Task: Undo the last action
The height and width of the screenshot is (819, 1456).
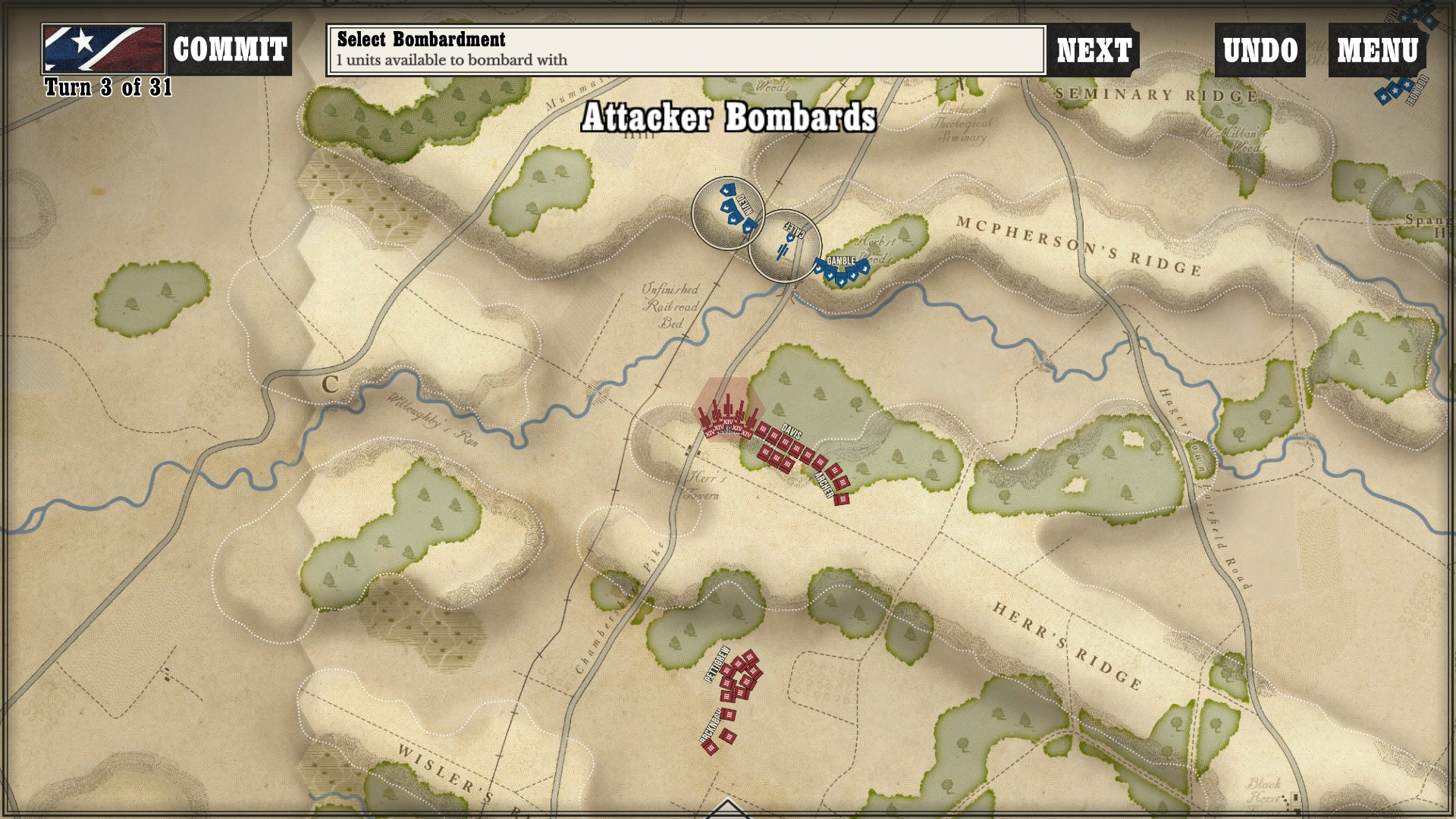Action: 1260,50
